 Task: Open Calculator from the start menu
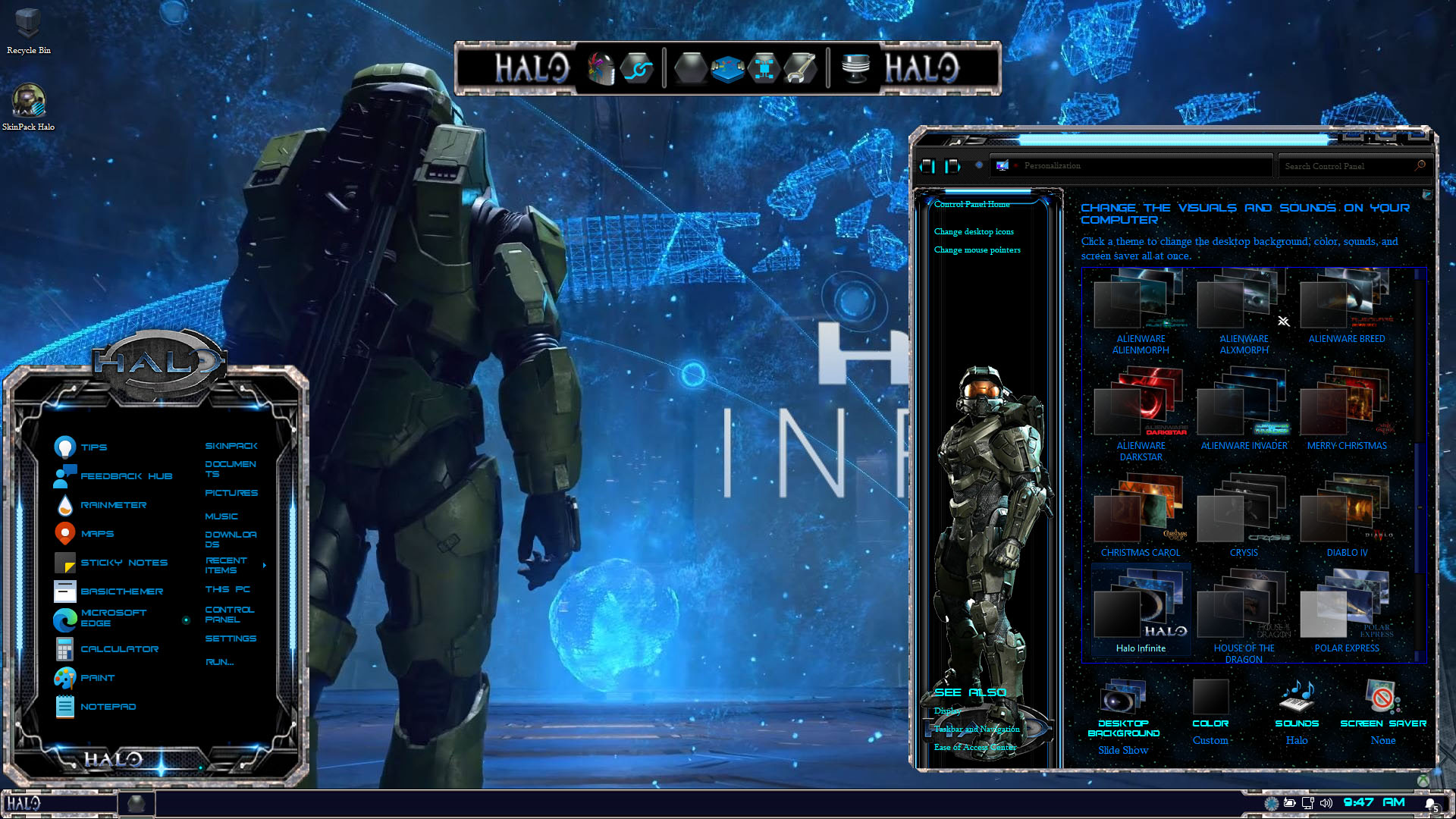pyautogui.click(x=119, y=649)
